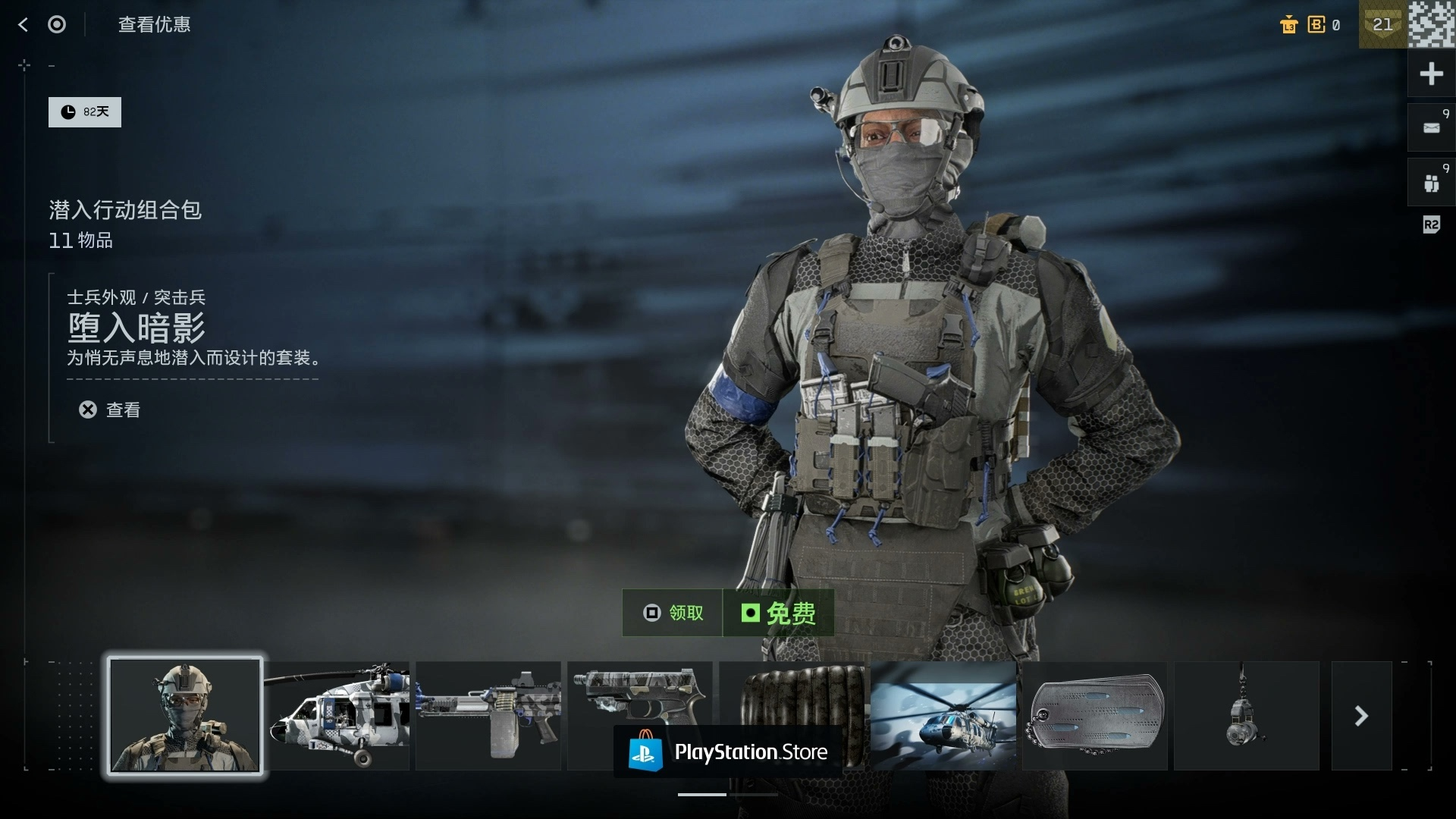This screenshot has height=819, width=1456.
Task: Select the helicopter in flight thumbnail
Action: [943, 715]
